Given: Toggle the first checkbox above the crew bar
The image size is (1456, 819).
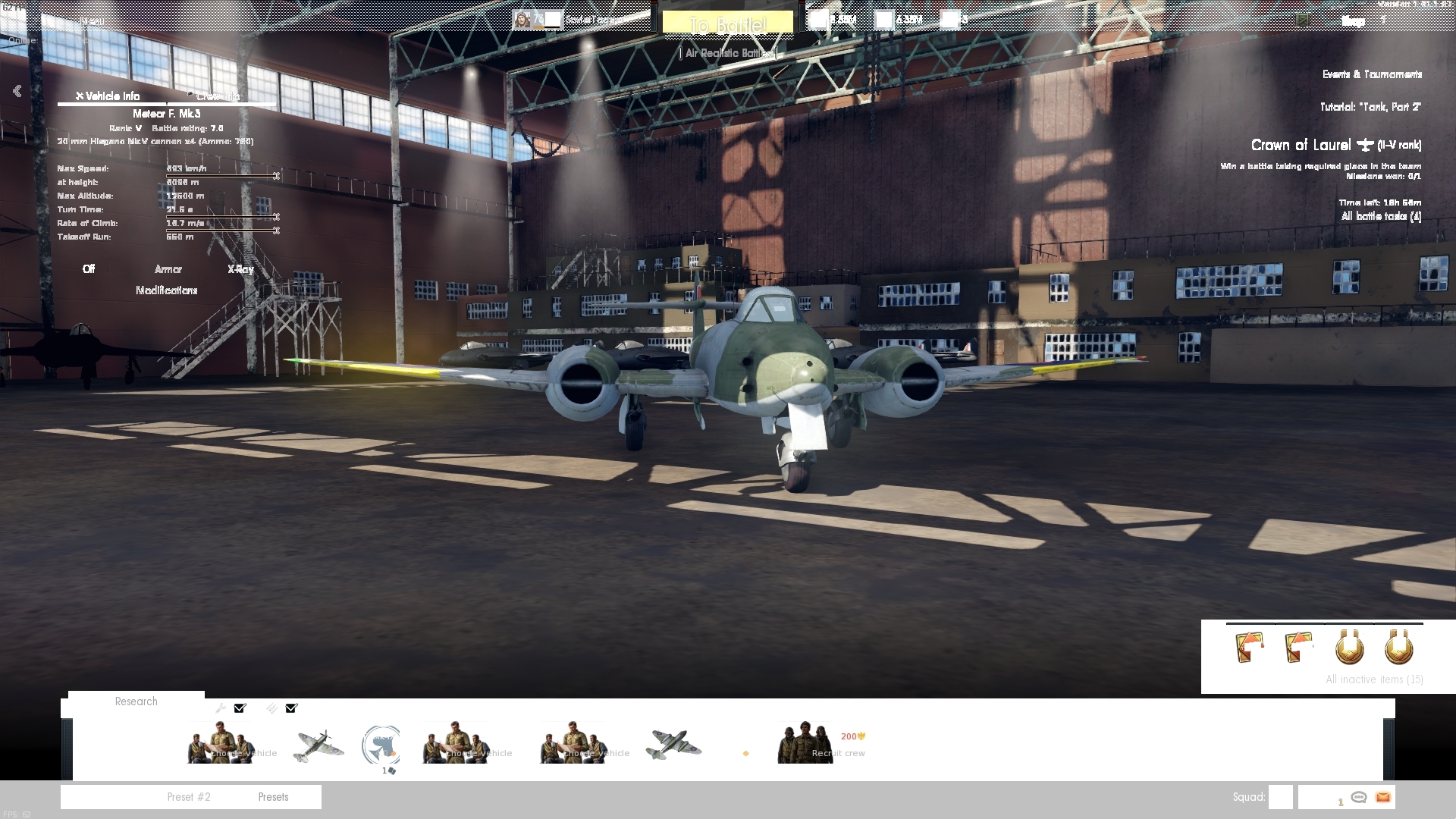Looking at the screenshot, I should pyautogui.click(x=240, y=708).
